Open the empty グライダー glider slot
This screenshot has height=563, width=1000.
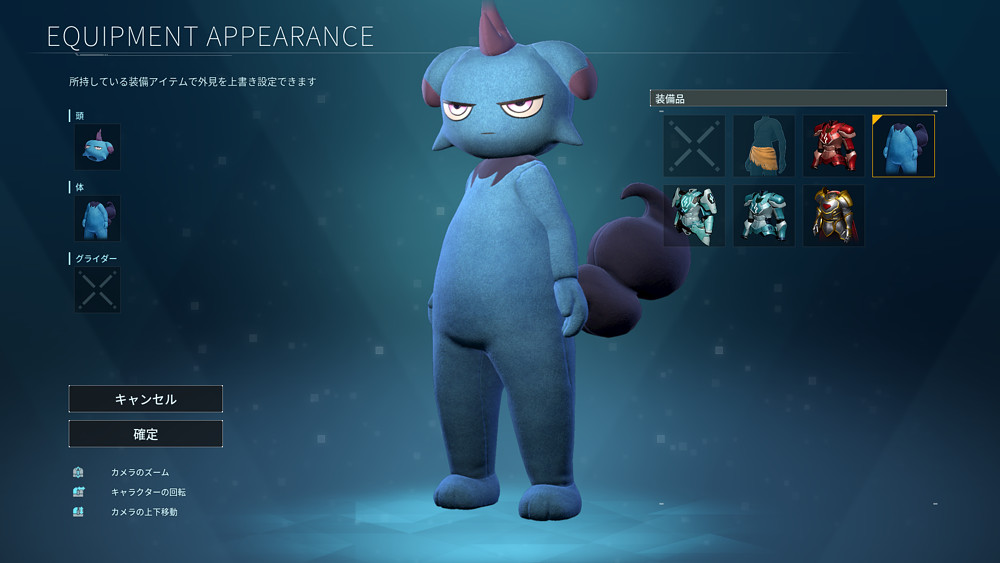tap(97, 290)
